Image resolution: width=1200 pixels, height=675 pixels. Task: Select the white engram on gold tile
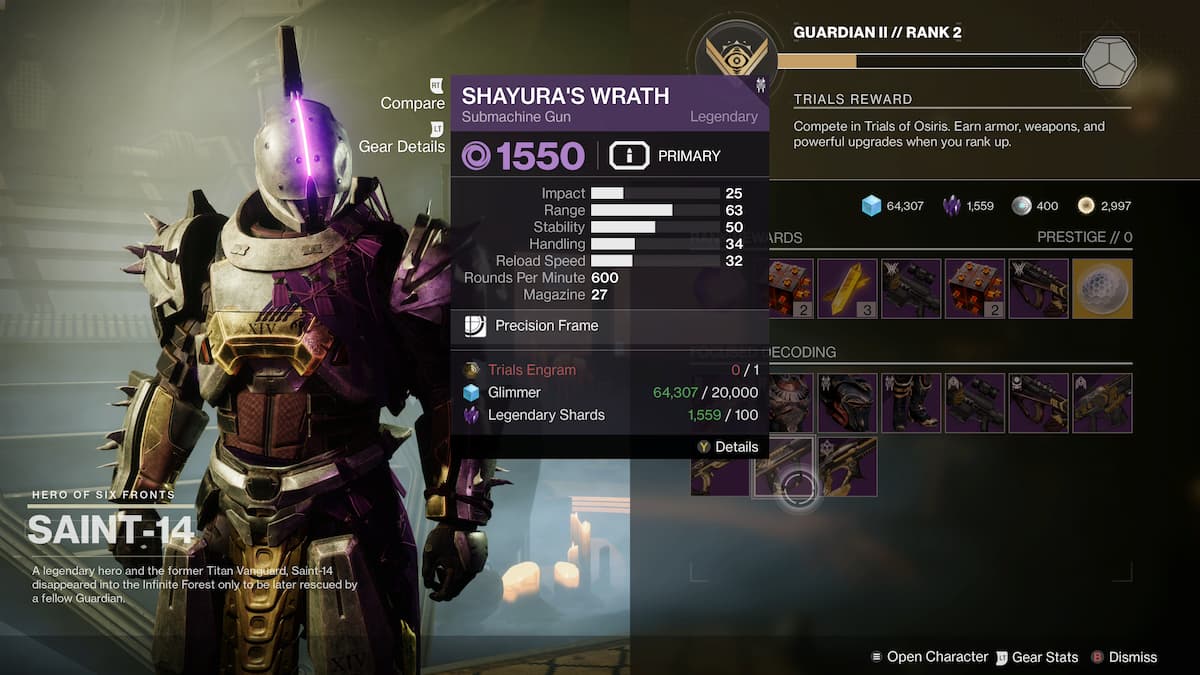click(1102, 289)
